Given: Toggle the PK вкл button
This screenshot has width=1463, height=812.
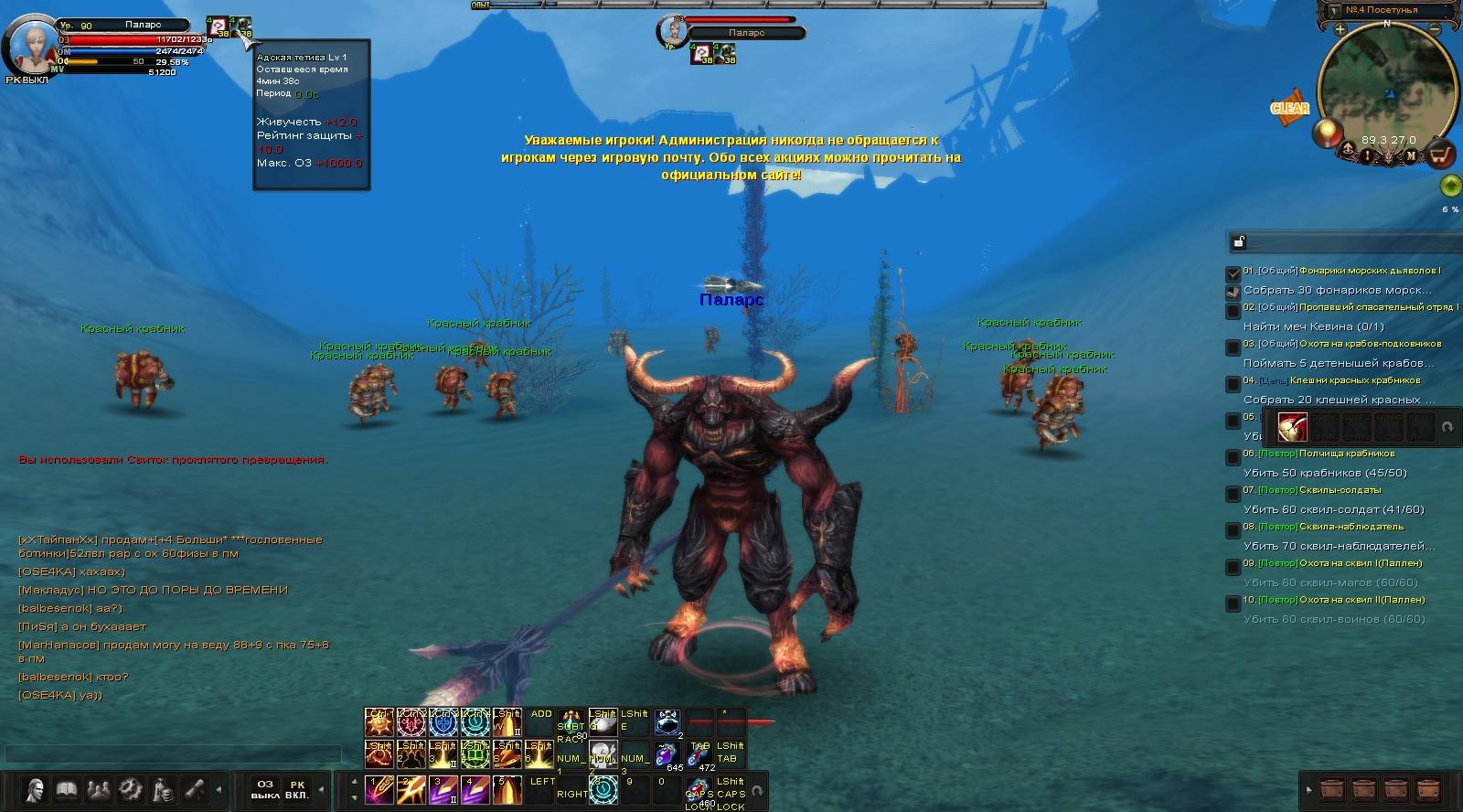Looking at the screenshot, I should pos(297,789).
